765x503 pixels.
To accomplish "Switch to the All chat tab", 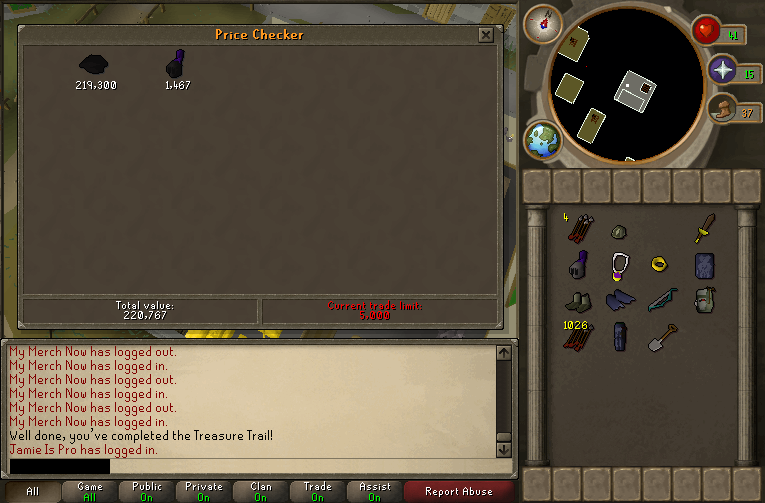I will (x=32, y=491).
